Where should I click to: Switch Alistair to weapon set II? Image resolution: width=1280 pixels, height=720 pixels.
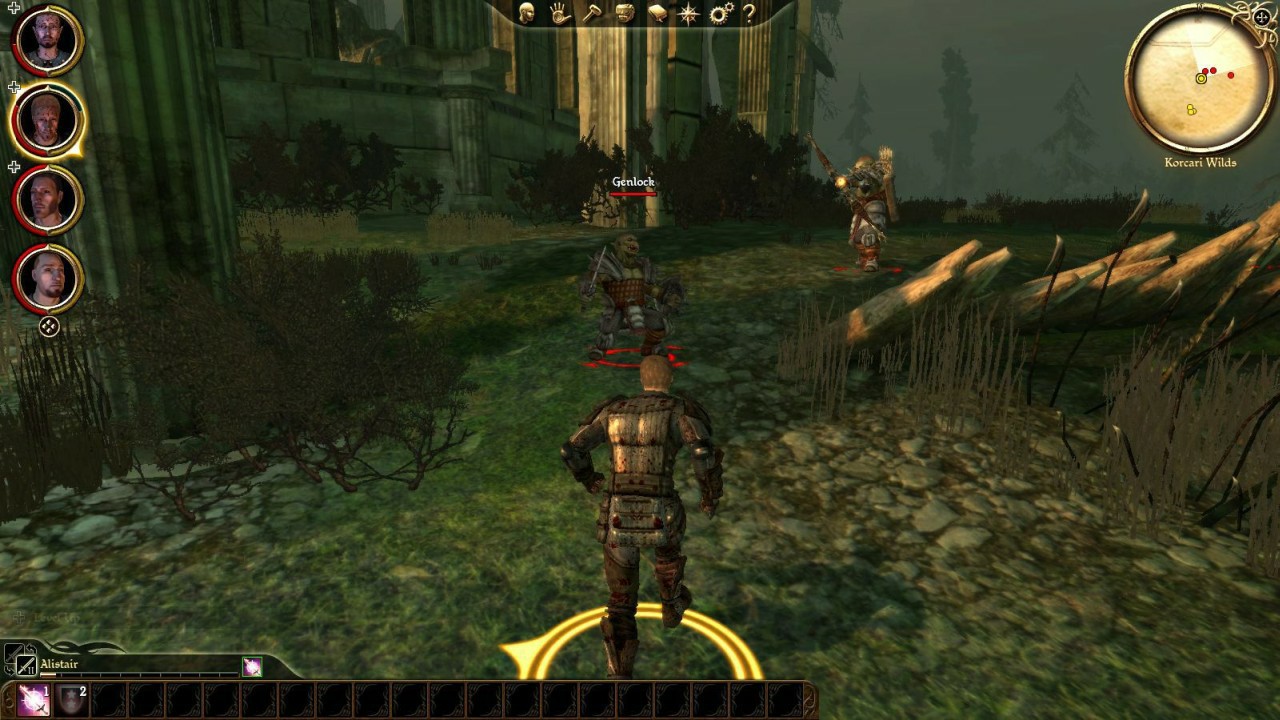coord(26,666)
